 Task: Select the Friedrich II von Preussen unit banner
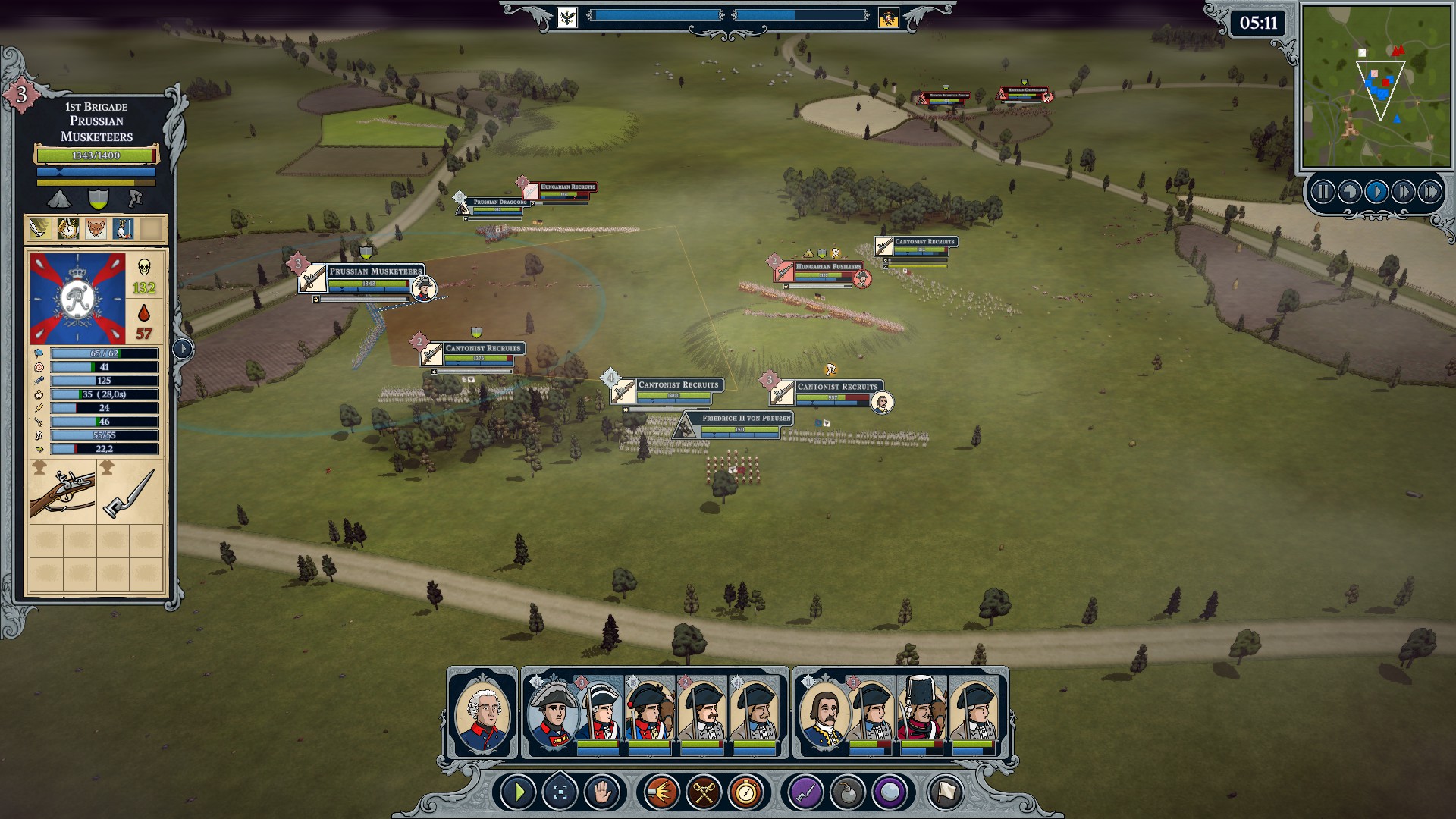point(746,419)
